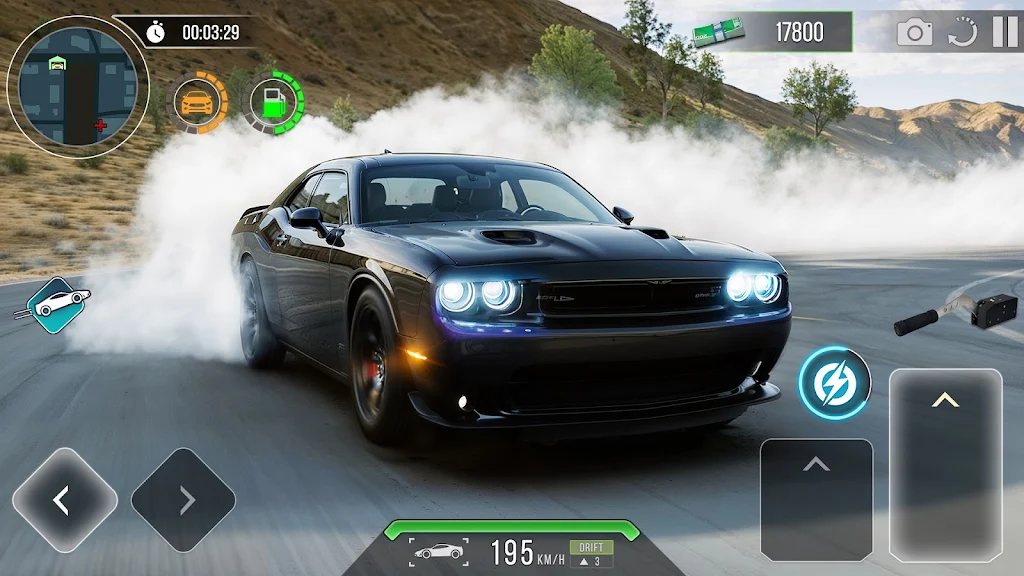Steer left with the left arrow button

64,499
